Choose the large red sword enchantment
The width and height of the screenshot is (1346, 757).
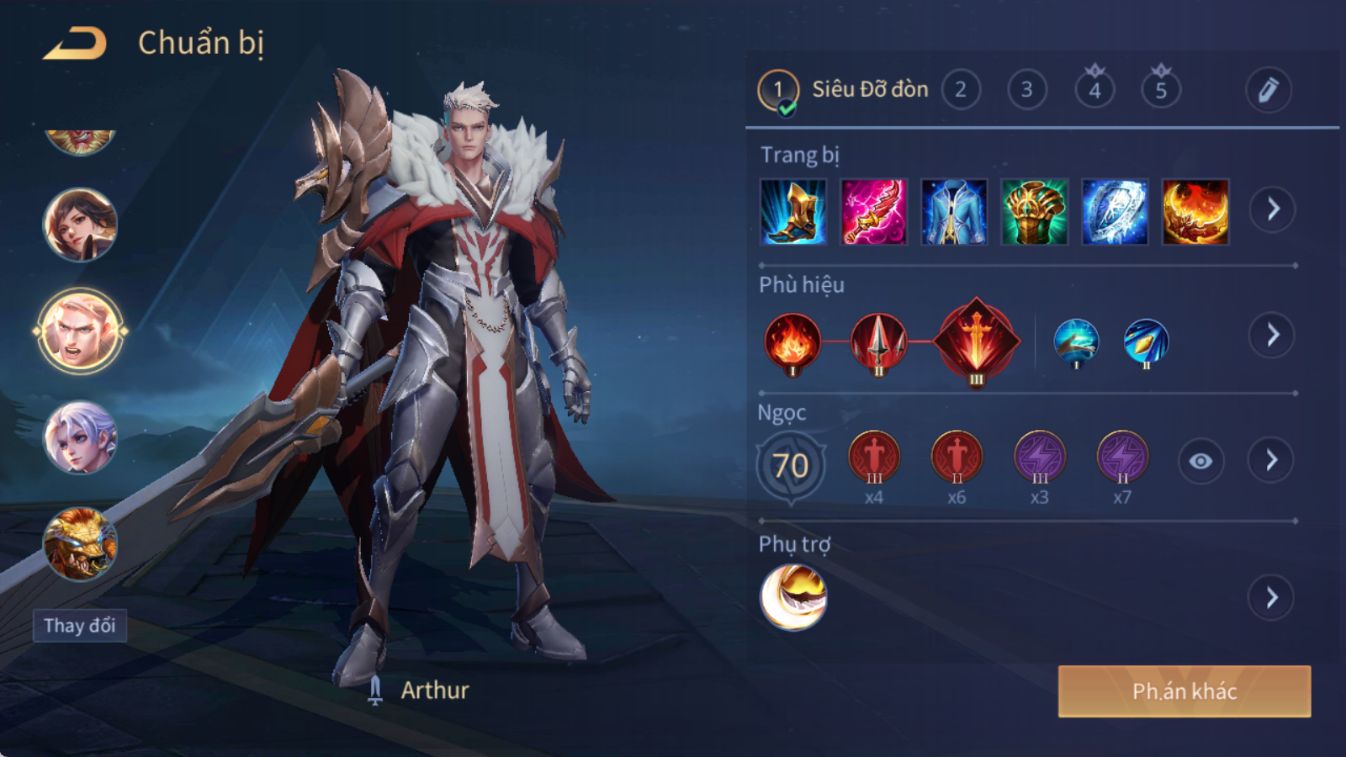976,342
